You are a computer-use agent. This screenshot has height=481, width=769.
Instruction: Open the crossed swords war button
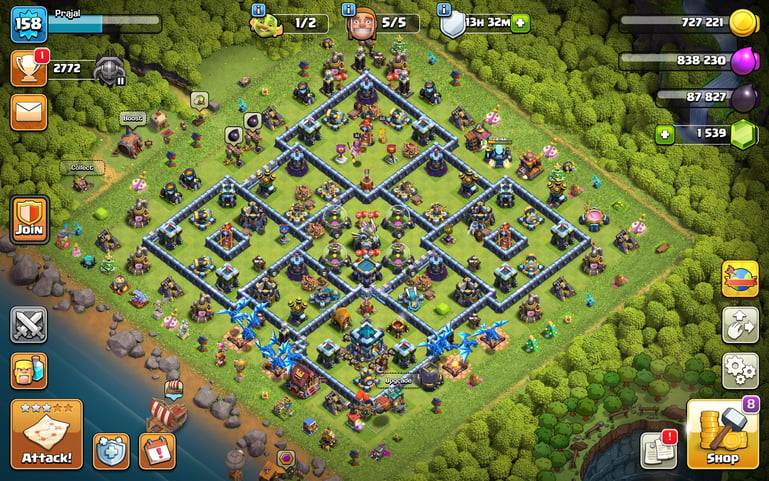tap(29, 325)
